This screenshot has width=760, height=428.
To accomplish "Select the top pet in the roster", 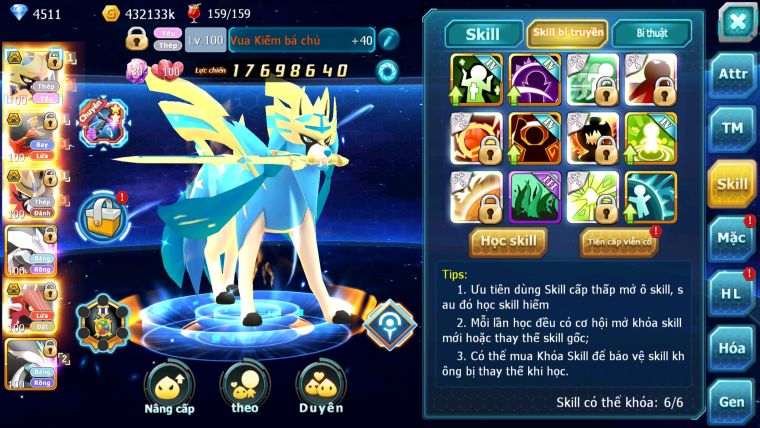I will click(28, 73).
